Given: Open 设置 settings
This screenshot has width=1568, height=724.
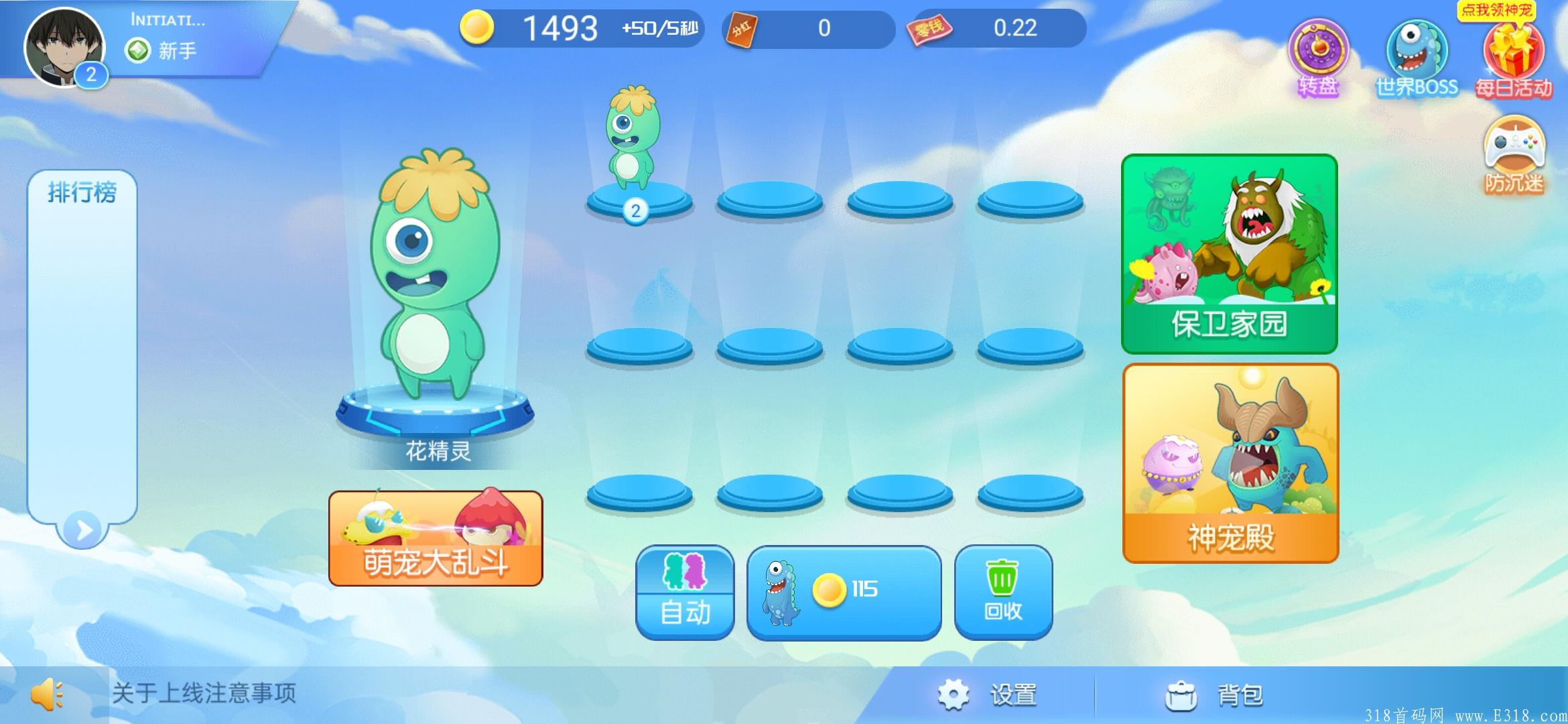Looking at the screenshot, I should [988, 695].
